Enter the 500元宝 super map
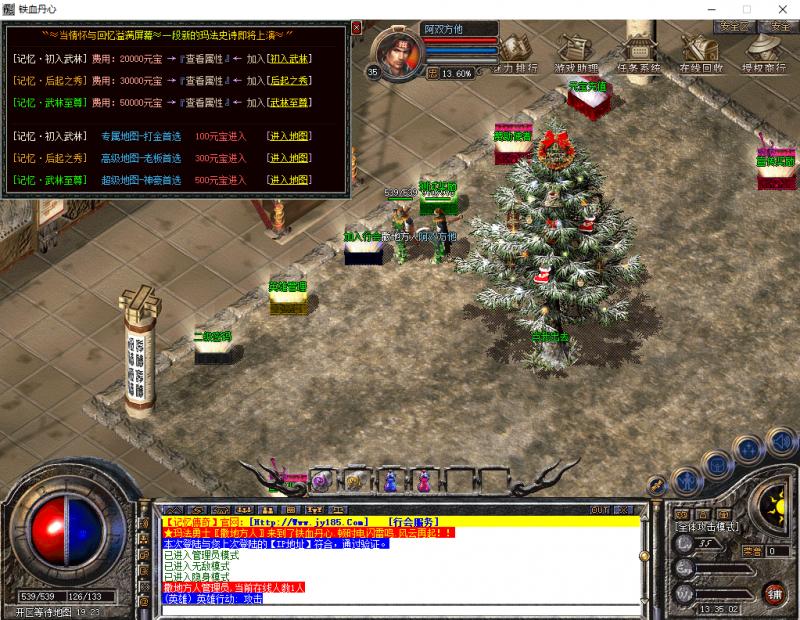 click(290, 180)
